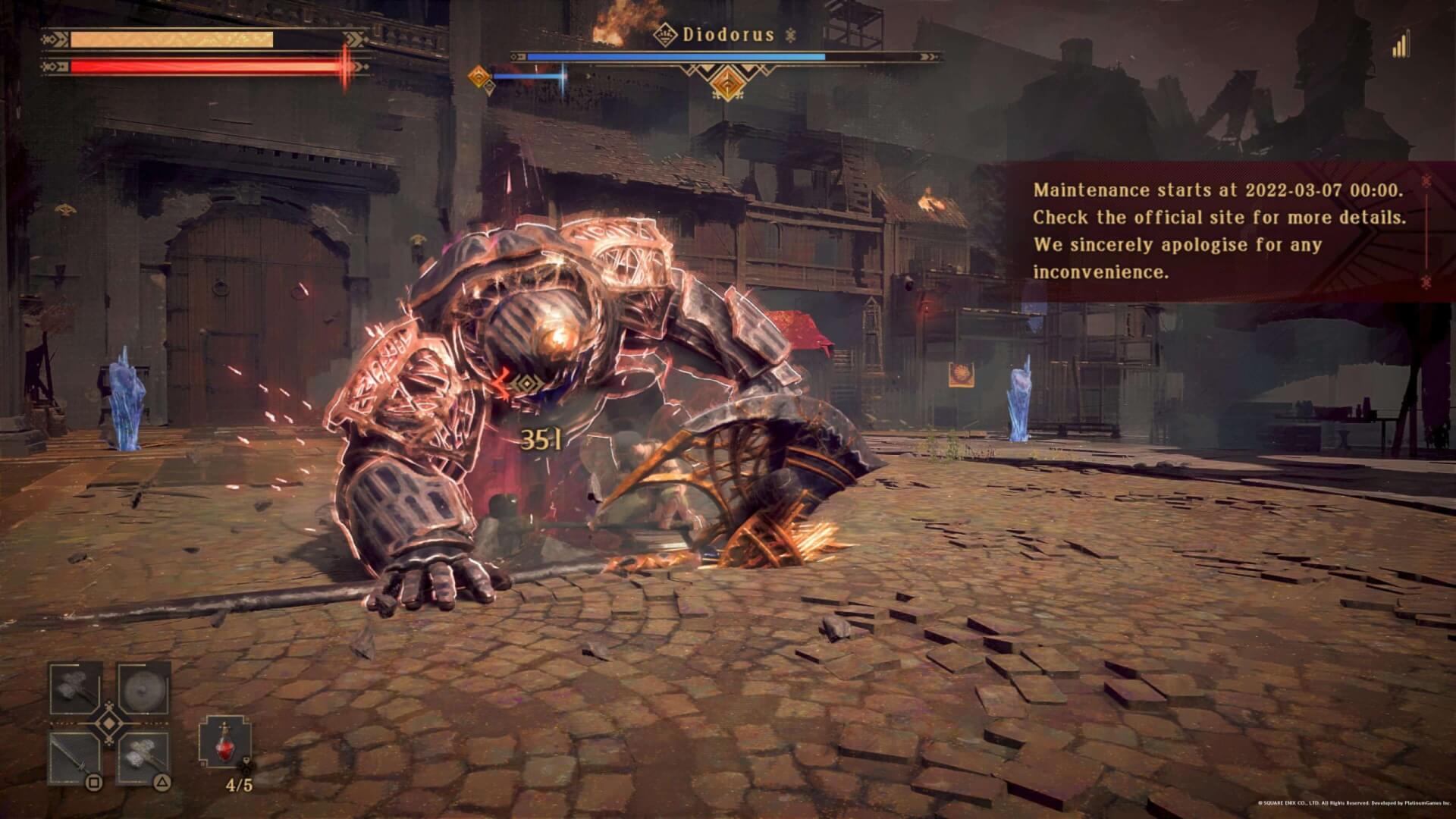1456x819 pixels.
Task: Check the connection signal strength icon
Action: click(1400, 44)
